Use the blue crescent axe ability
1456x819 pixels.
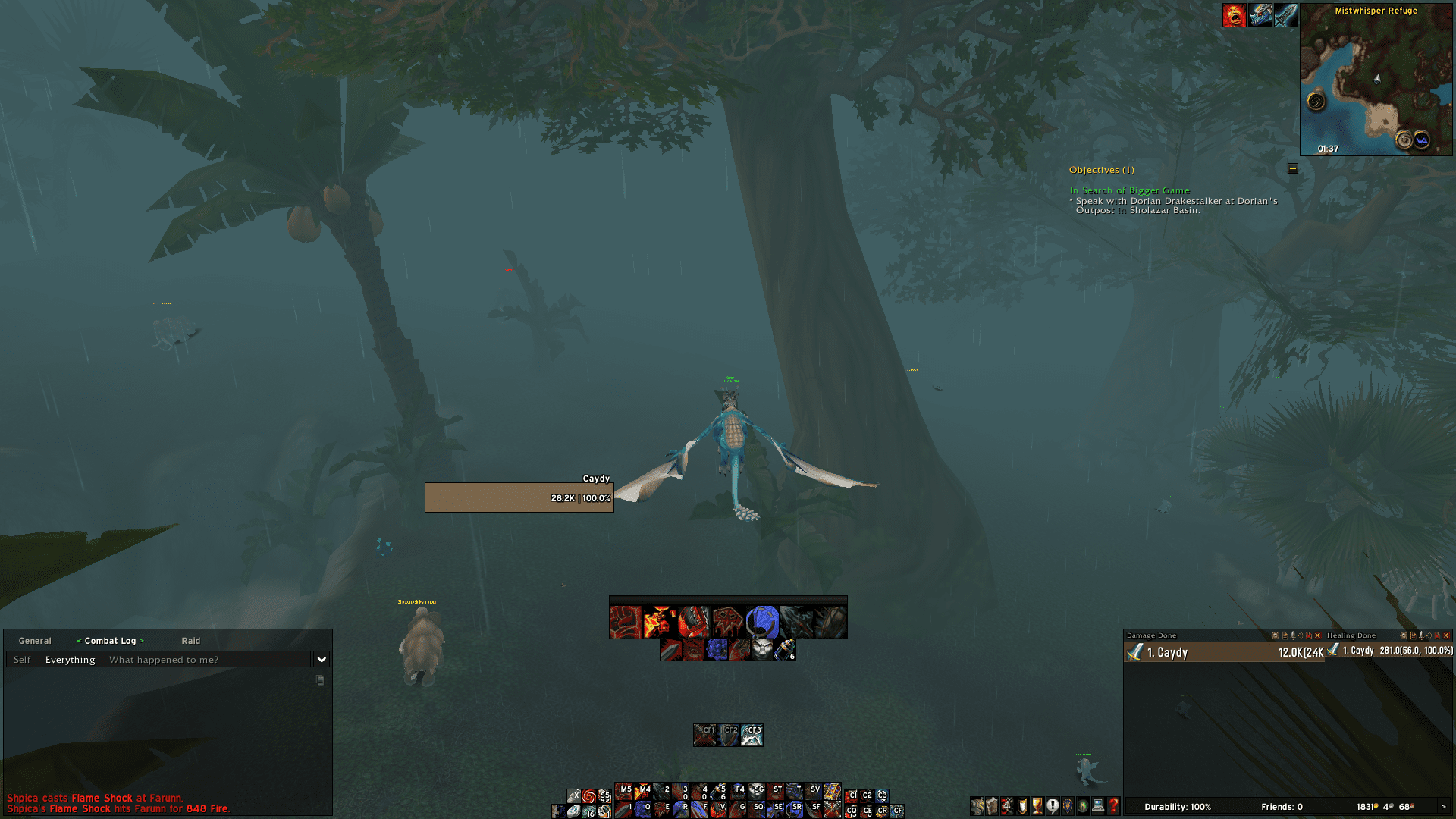(x=762, y=623)
